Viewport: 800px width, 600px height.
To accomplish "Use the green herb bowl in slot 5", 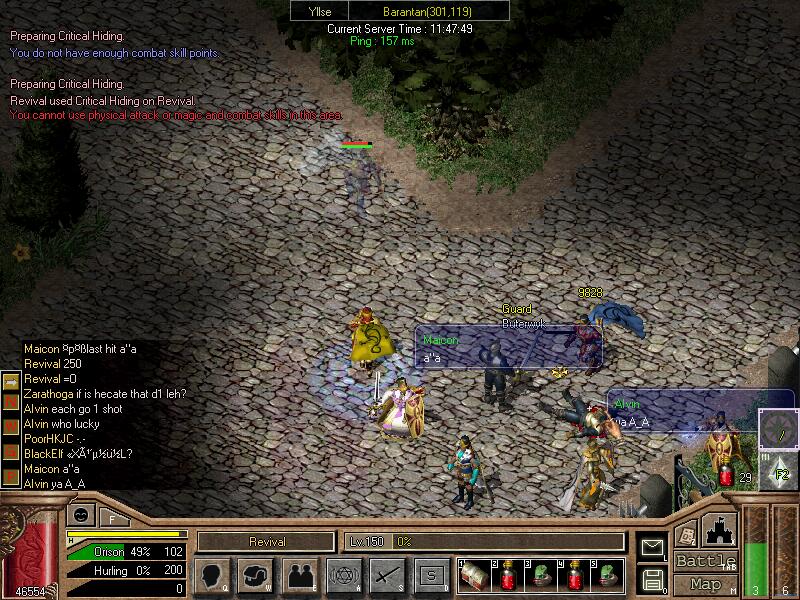I will pyautogui.click(x=610, y=575).
